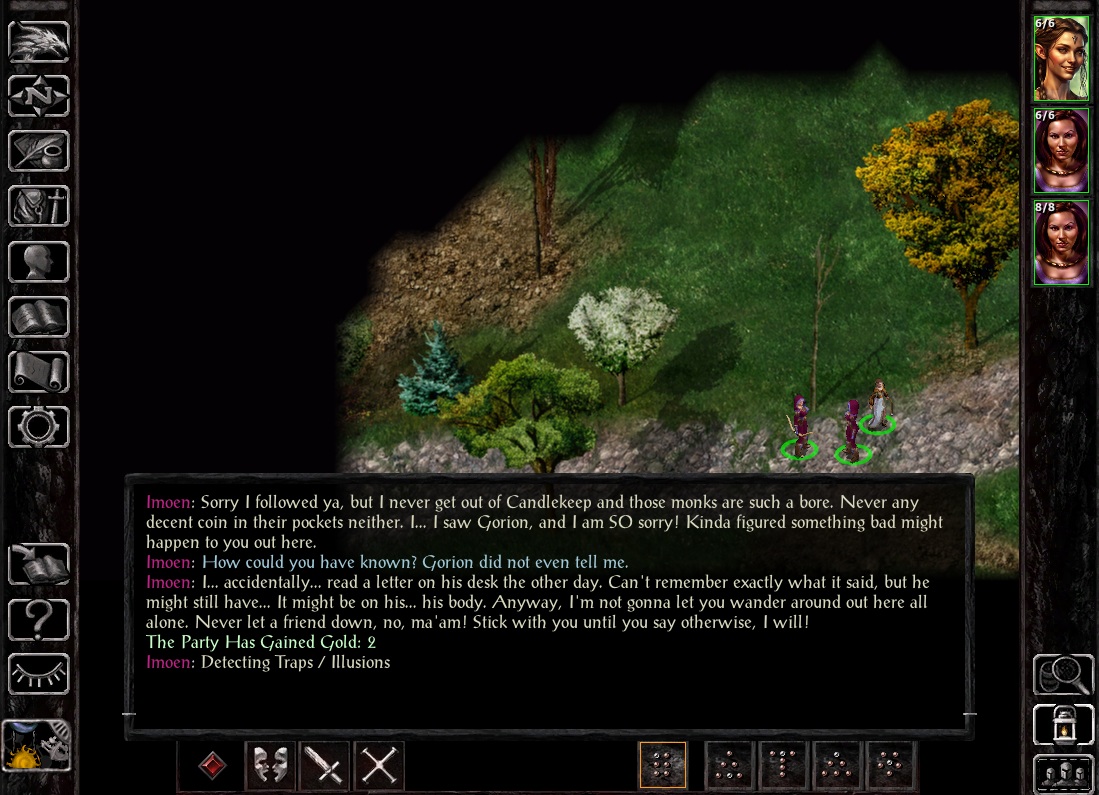Quick save using the book-with-arrow icon
Image resolution: width=1099 pixels, height=795 pixels.
coord(39,564)
